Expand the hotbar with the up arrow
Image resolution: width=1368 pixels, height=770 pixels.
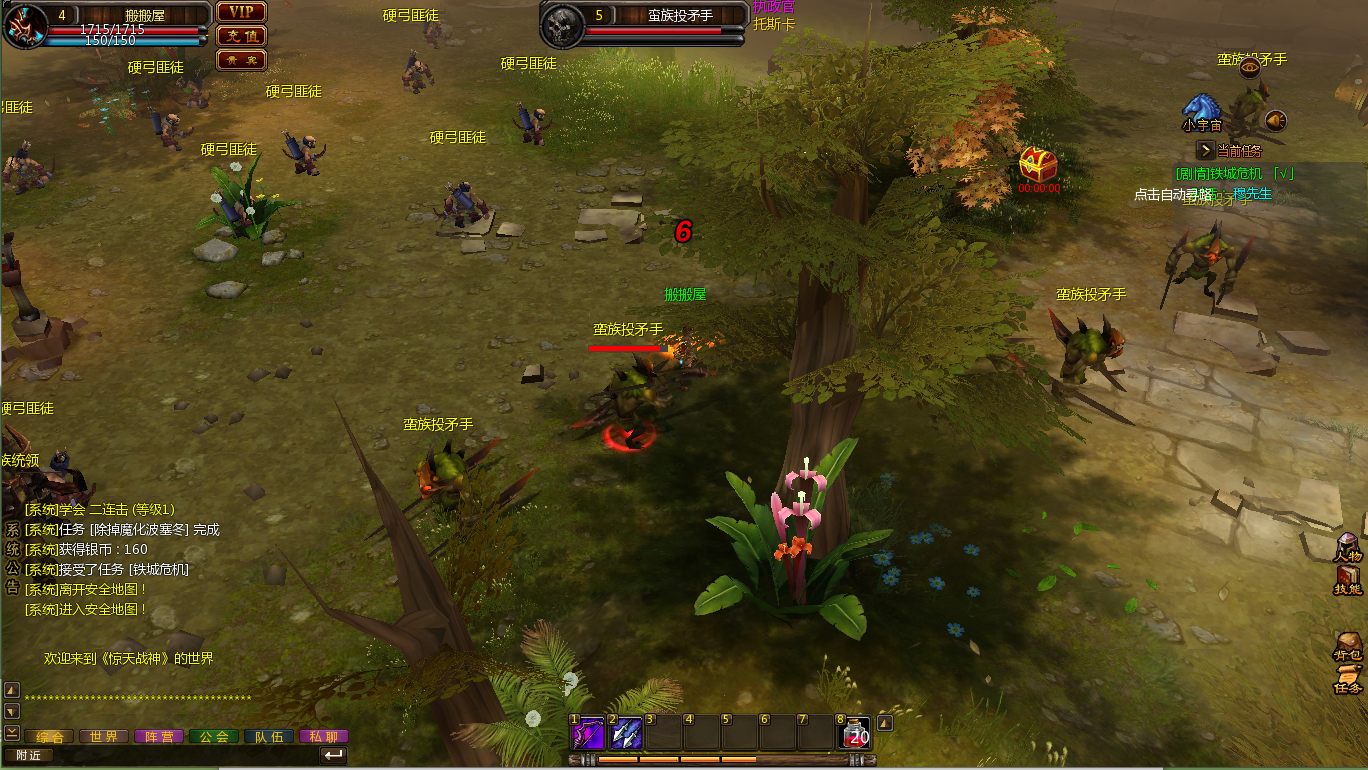(885, 723)
